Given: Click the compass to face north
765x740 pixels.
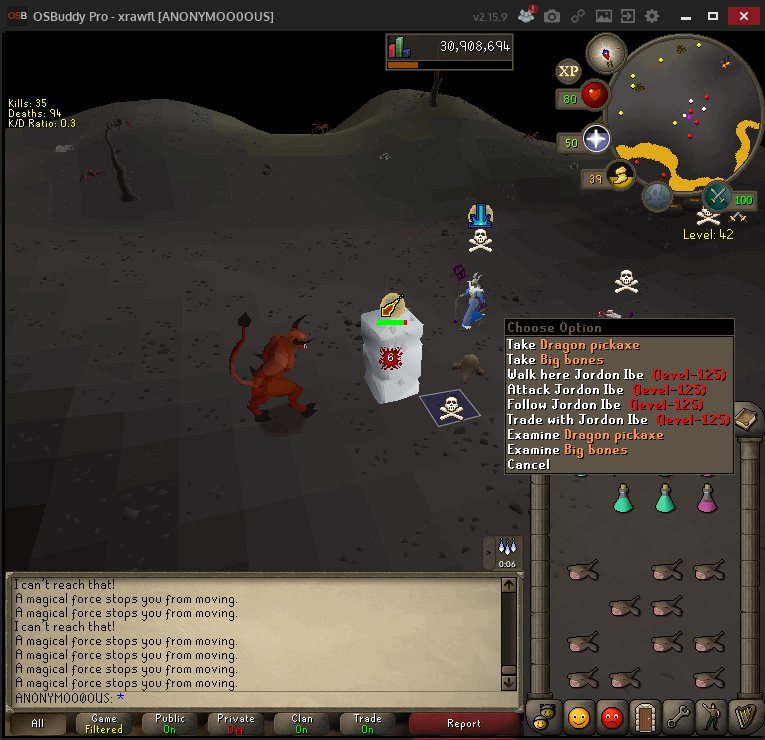Looking at the screenshot, I should [x=605, y=52].
